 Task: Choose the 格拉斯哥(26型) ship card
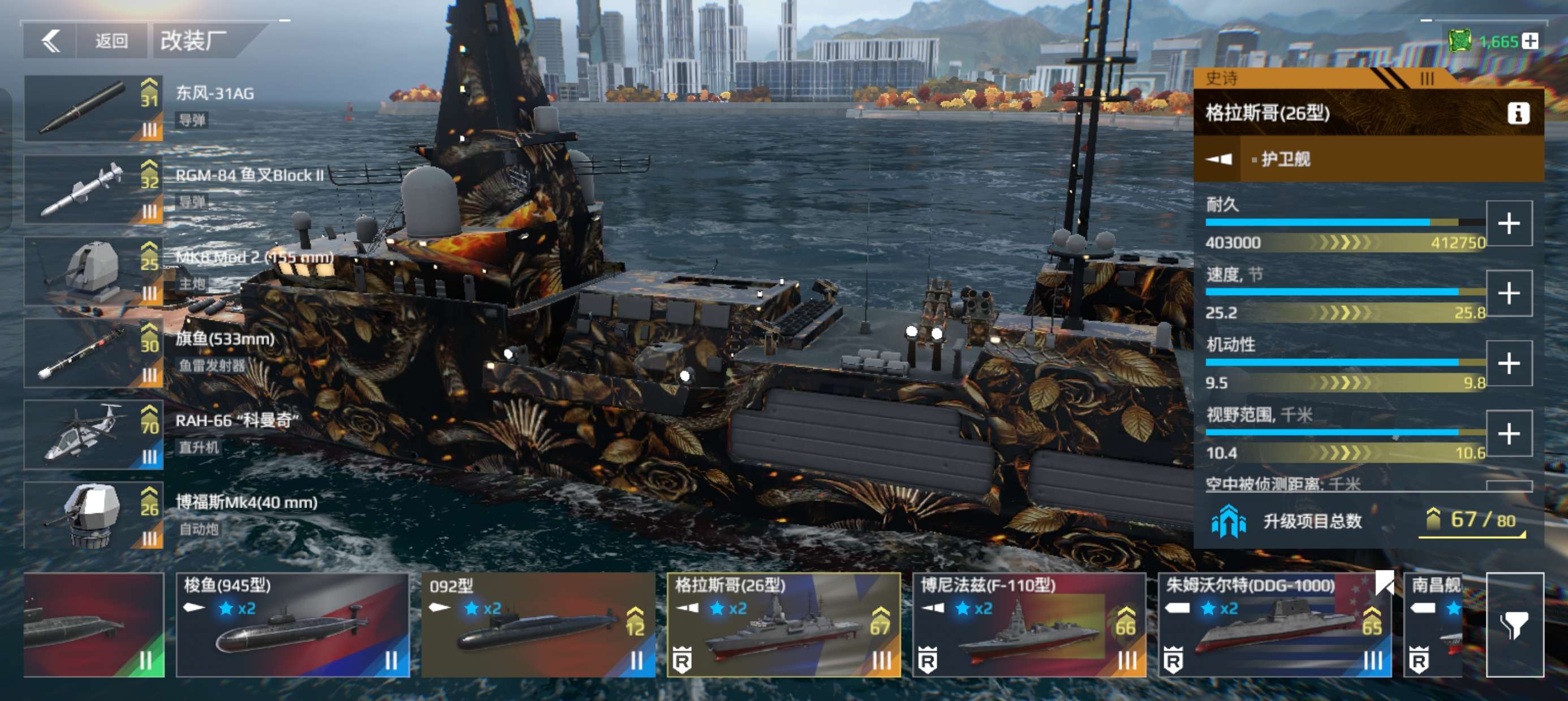click(x=783, y=625)
